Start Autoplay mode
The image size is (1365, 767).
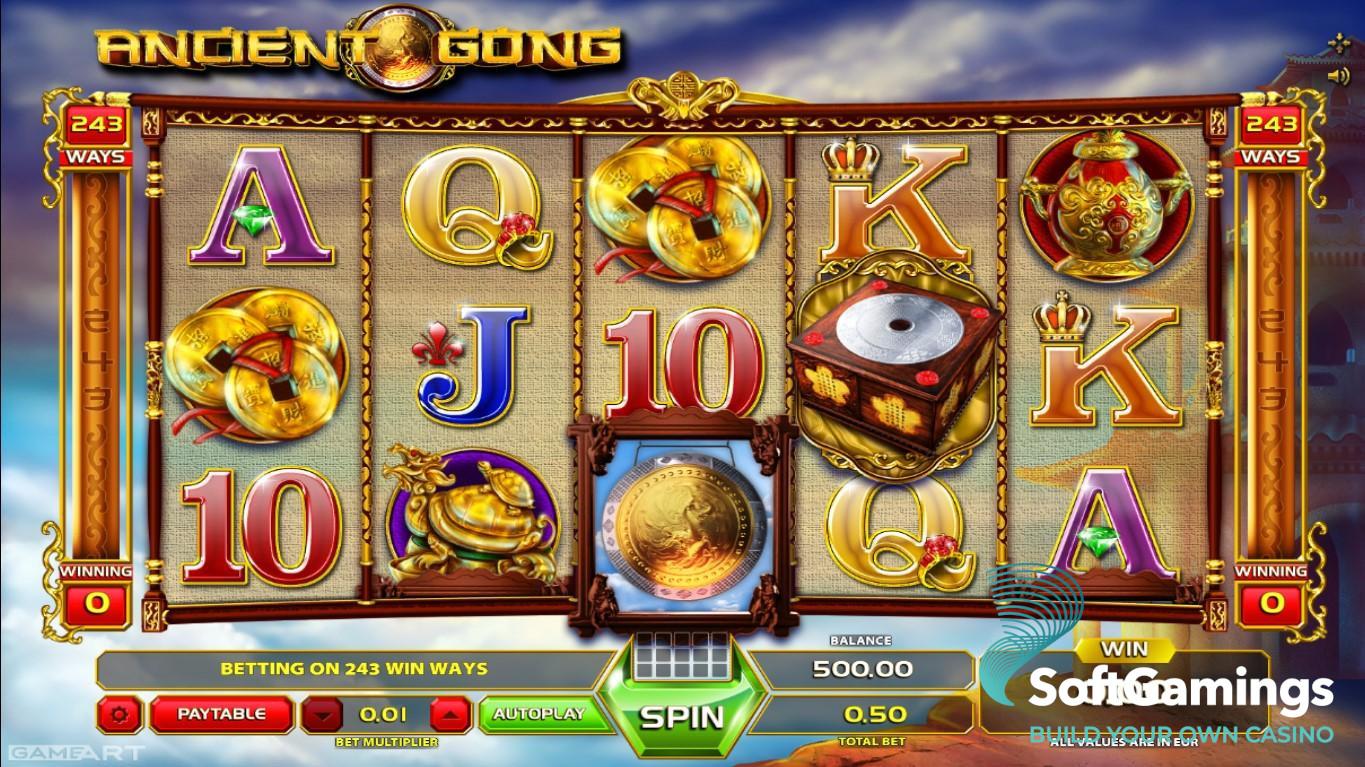(539, 714)
